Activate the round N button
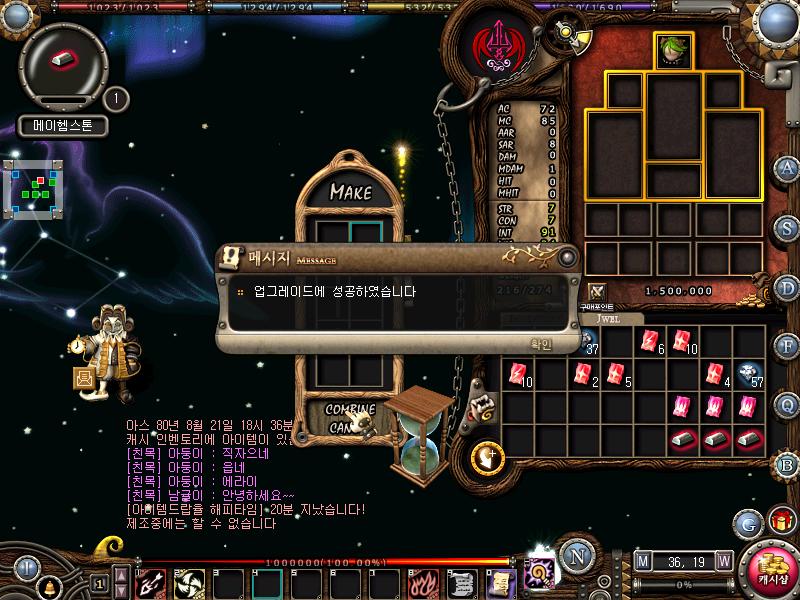The image size is (800, 600). coord(576,556)
